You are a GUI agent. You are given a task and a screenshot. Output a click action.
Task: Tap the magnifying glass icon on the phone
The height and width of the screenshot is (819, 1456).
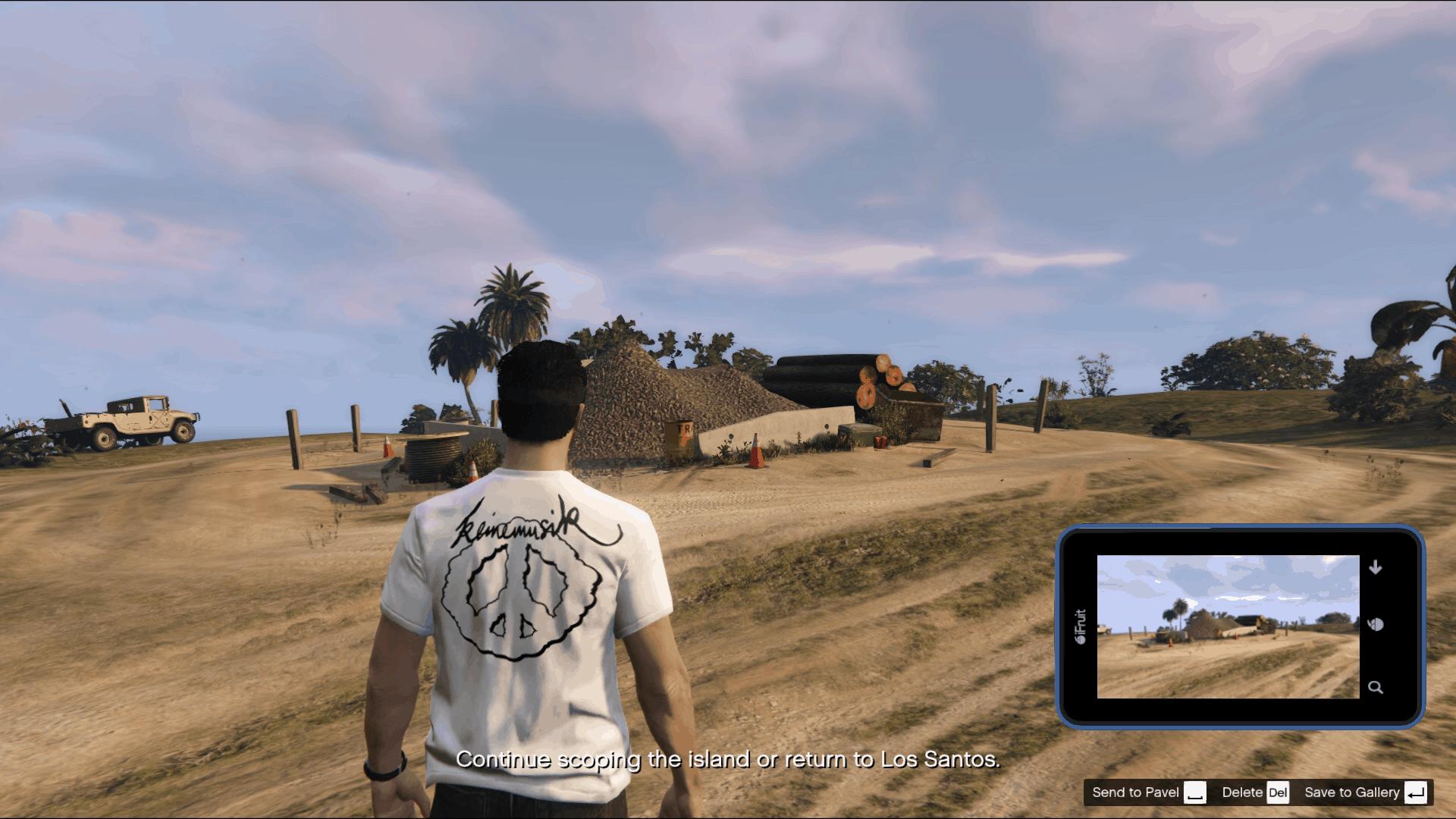pyautogui.click(x=1376, y=688)
